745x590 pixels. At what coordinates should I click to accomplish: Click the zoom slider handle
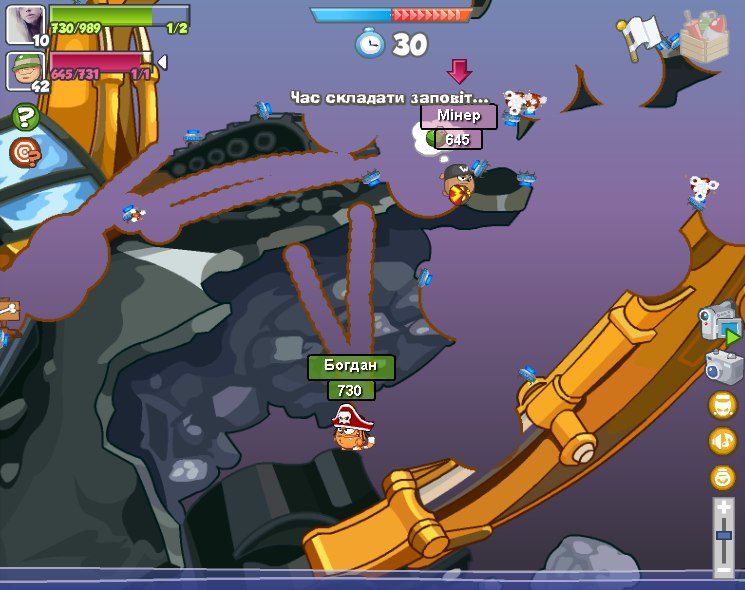click(723, 536)
